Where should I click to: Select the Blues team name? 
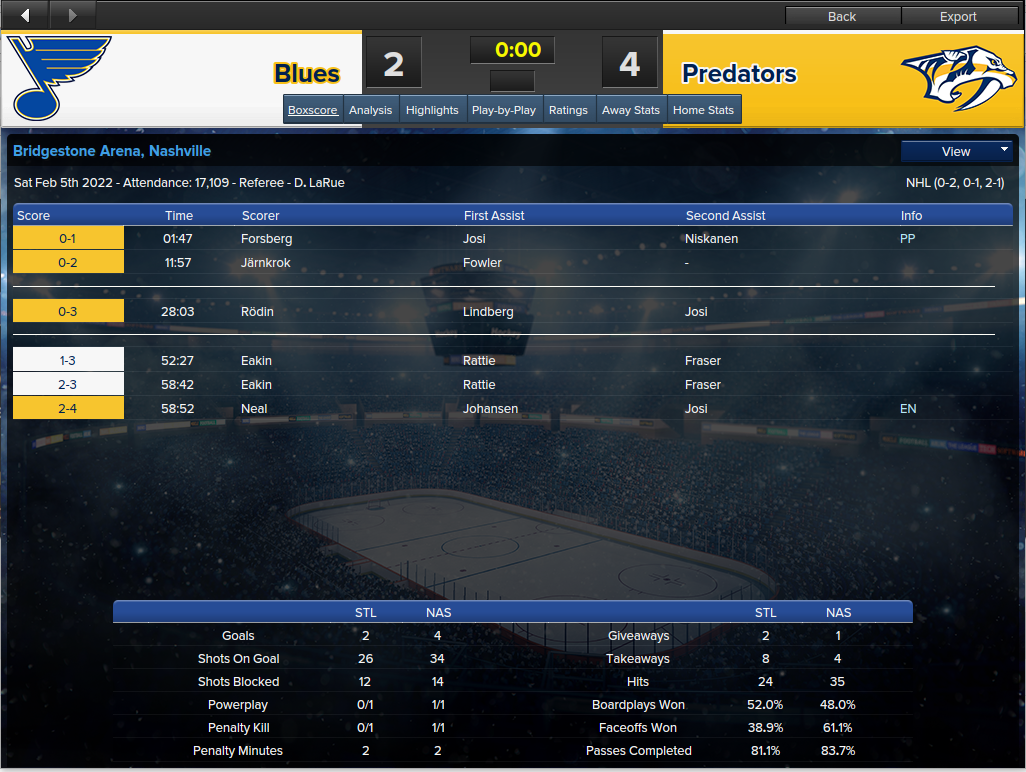point(307,74)
